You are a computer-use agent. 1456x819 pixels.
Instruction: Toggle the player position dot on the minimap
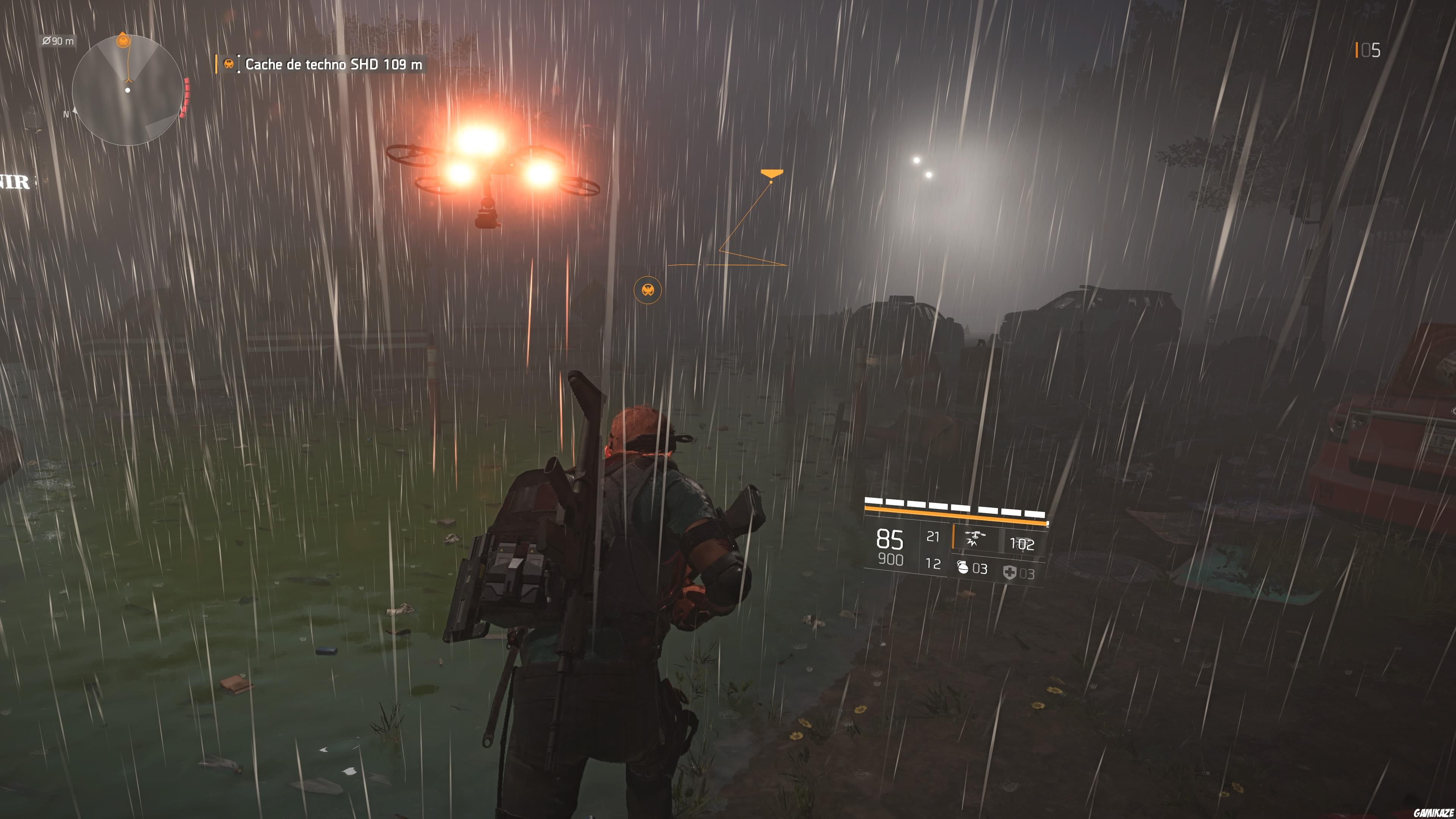click(128, 91)
